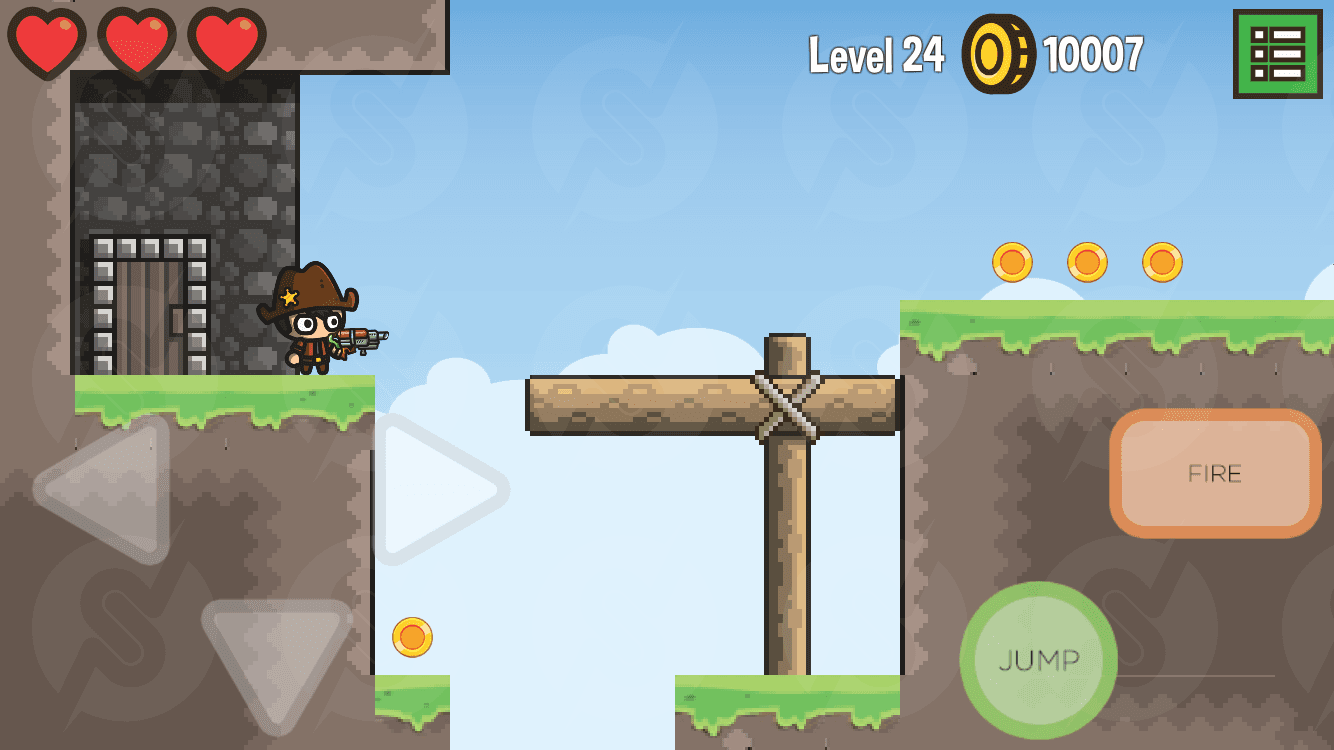Screen dimensions: 1334x750
Task: Click the middle floating coin above the grass
Action: pos(1086,260)
